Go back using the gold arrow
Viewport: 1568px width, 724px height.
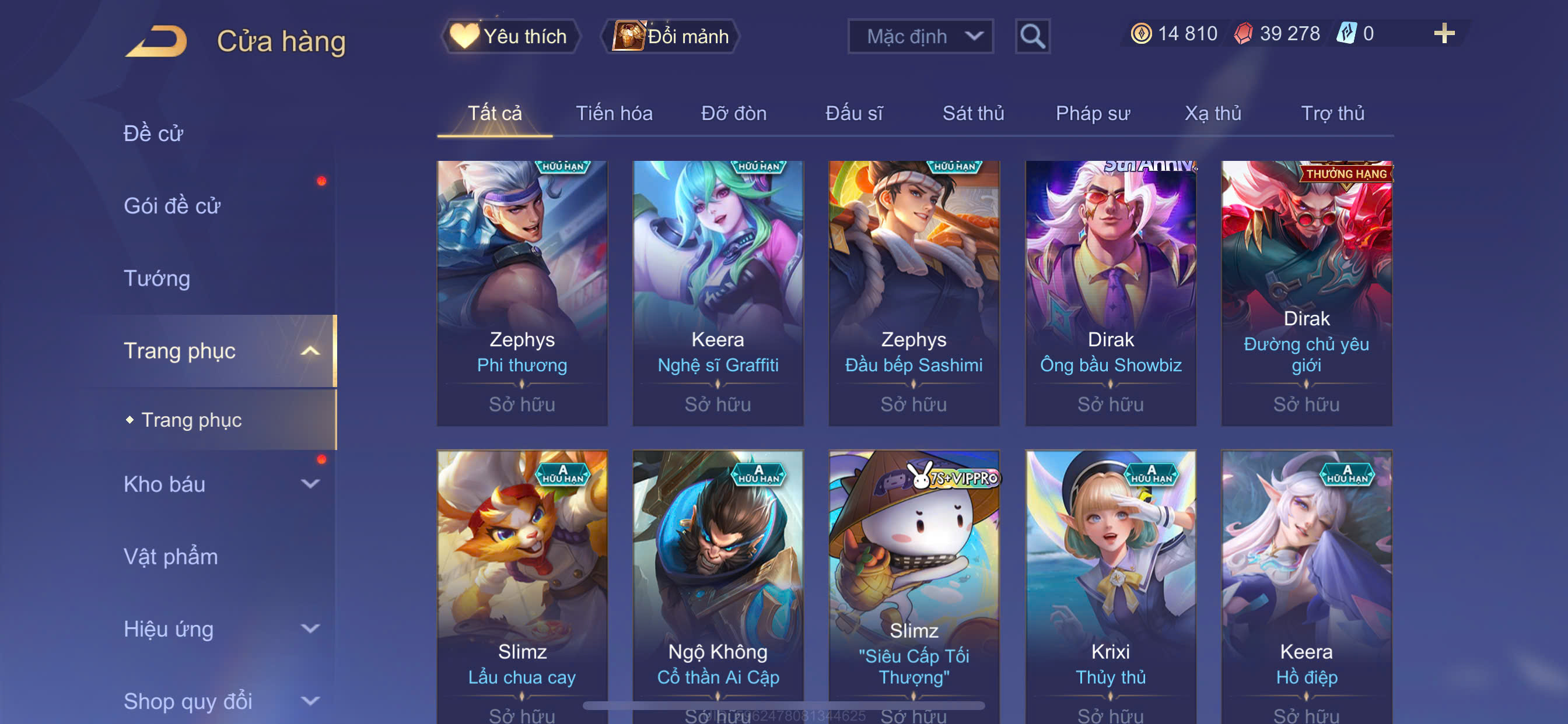(156, 41)
